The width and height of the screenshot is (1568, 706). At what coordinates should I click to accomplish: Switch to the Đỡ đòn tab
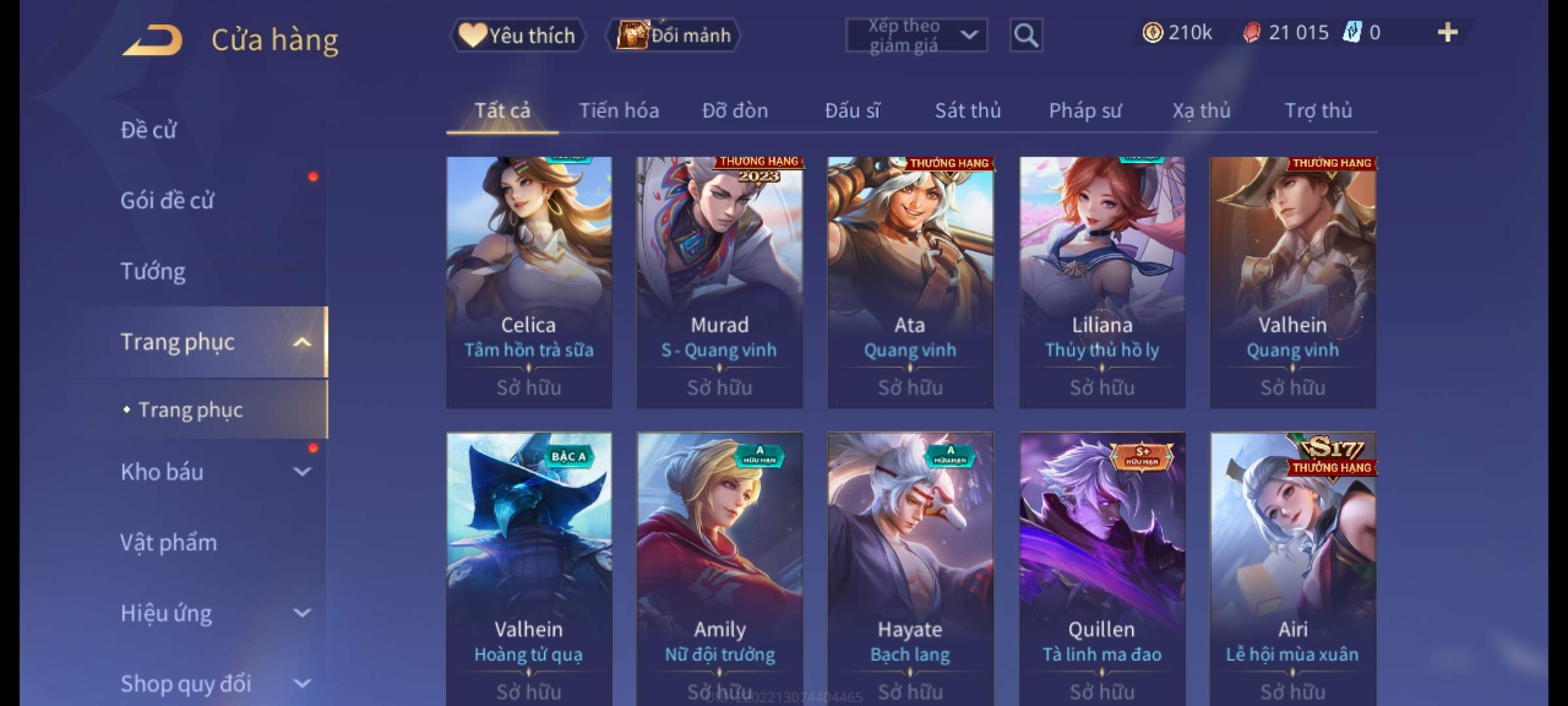pos(735,110)
